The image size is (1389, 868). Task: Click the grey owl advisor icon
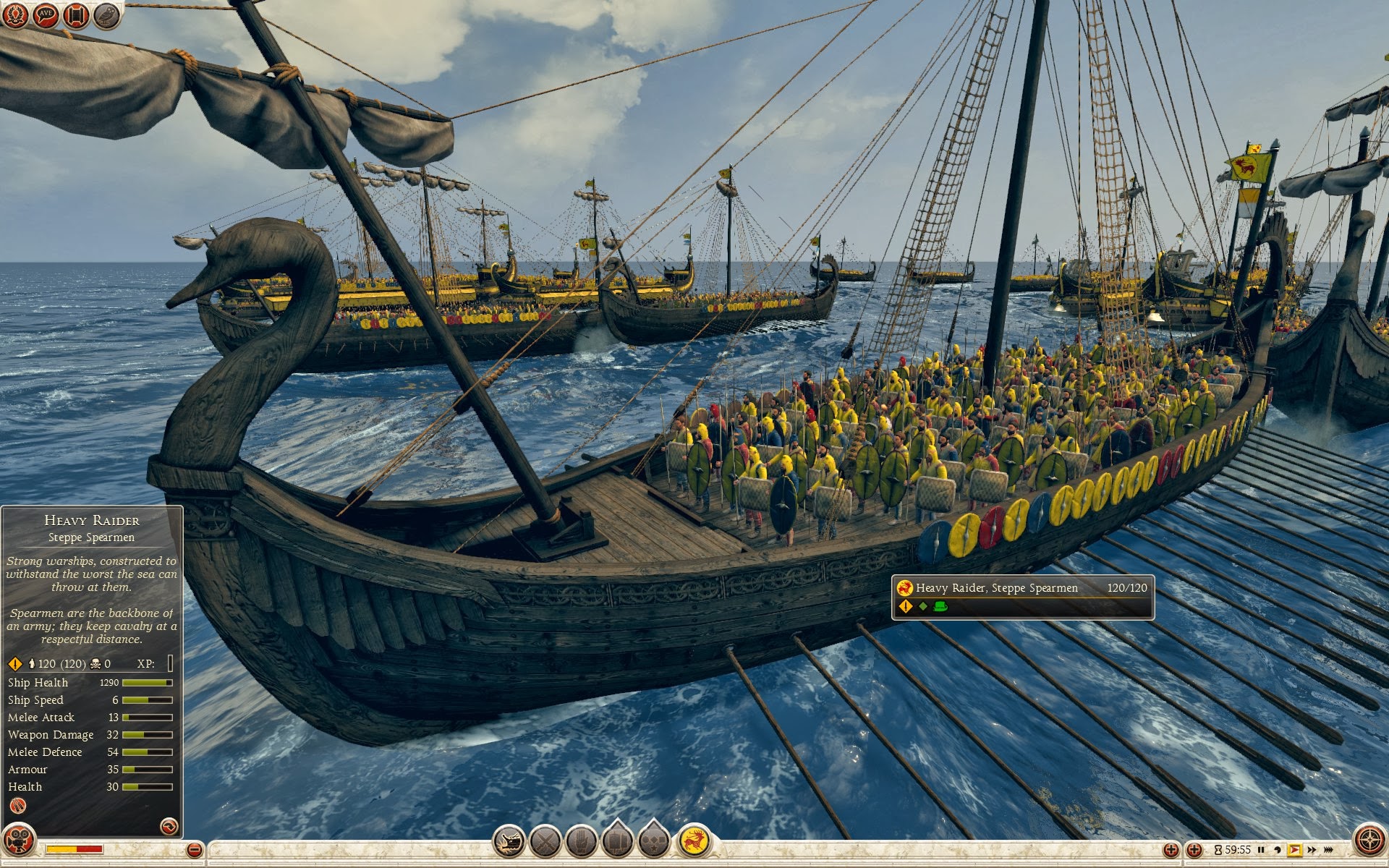(106, 15)
